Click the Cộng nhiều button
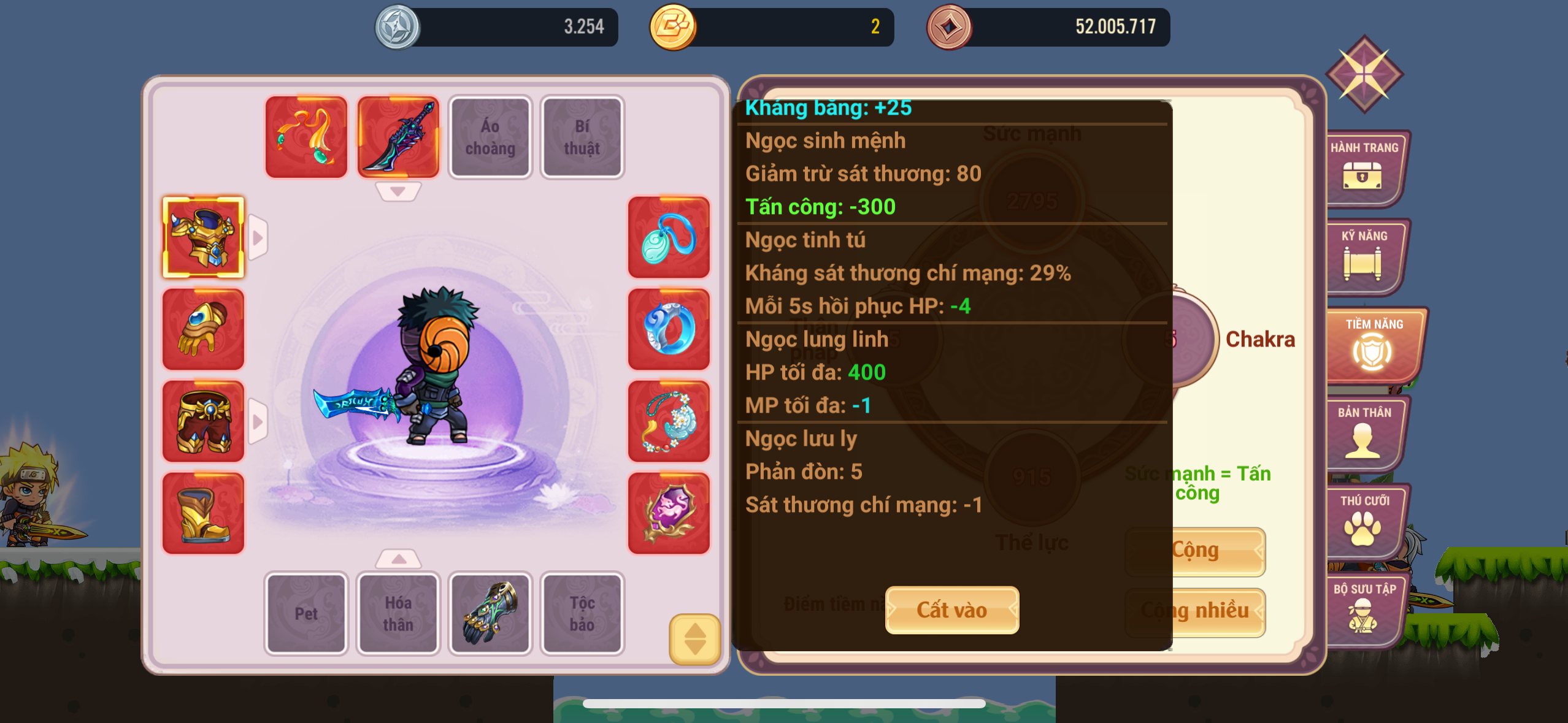 [1195, 611]
